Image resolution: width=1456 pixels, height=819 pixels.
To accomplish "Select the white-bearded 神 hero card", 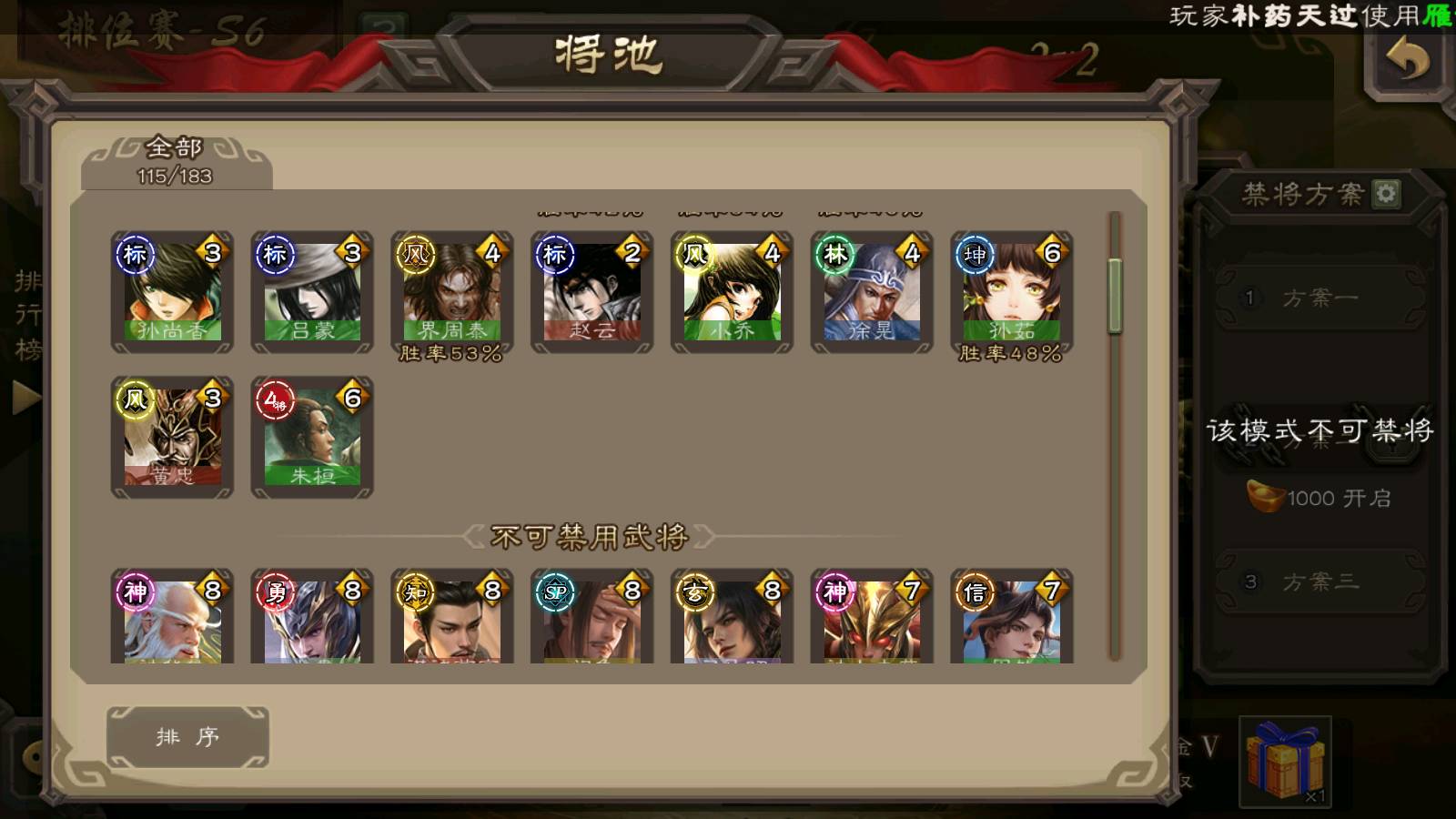I will point(172,619).
